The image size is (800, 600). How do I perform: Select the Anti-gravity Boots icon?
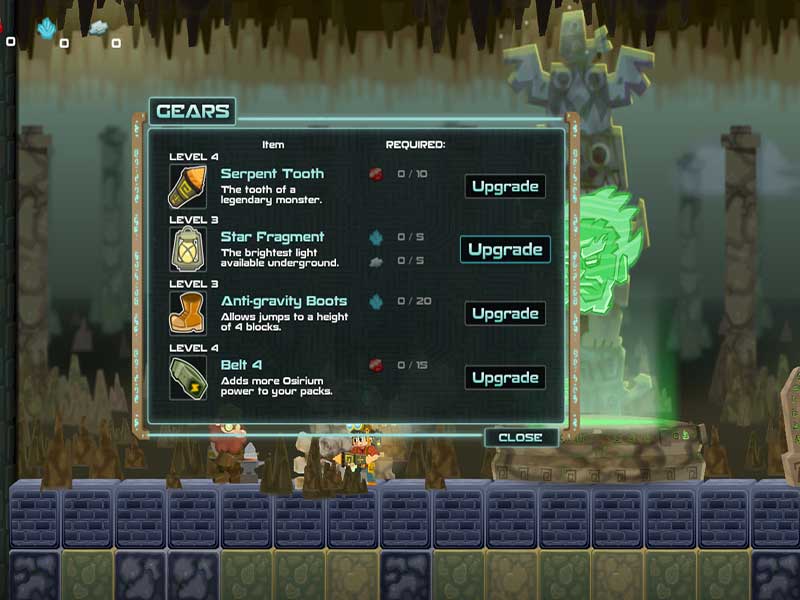point(188,313)
